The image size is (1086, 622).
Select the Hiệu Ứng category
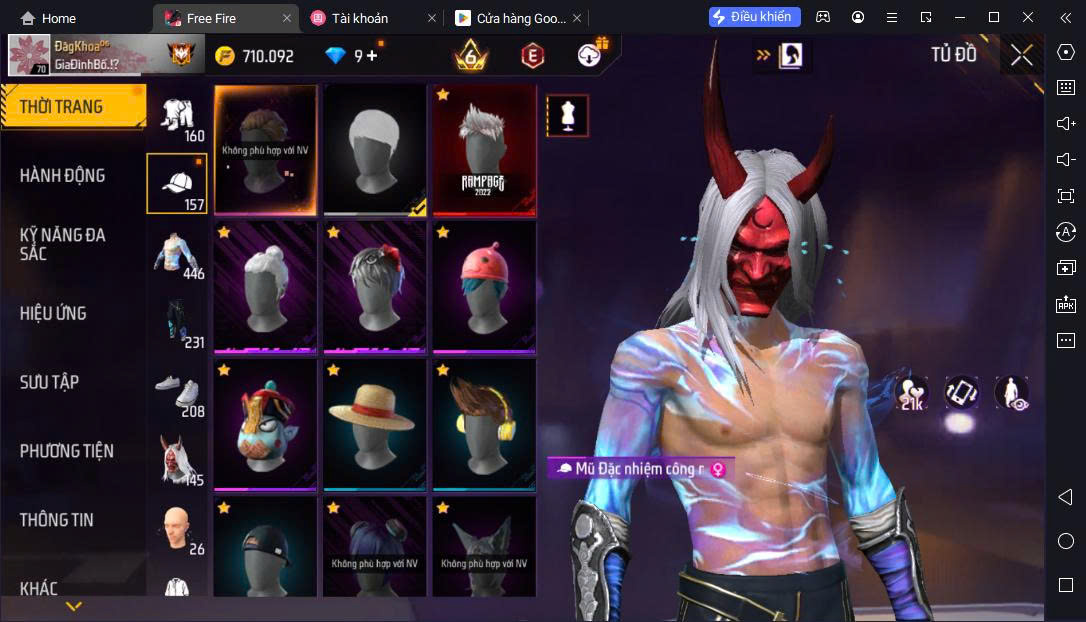tap(53, 313)
